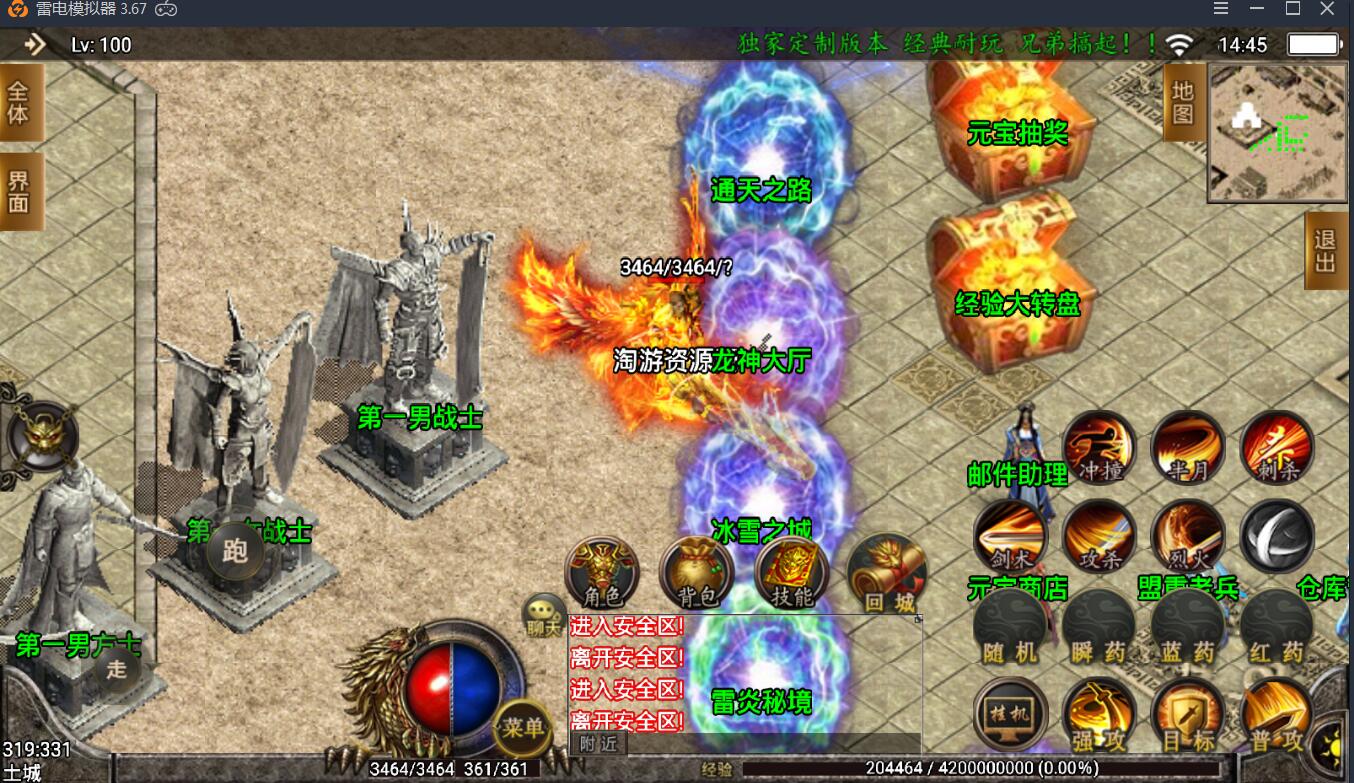Viewport: 1354px width, 783px height.
Task: Open the 聊天 chat bubble
Action: [545, 614]
